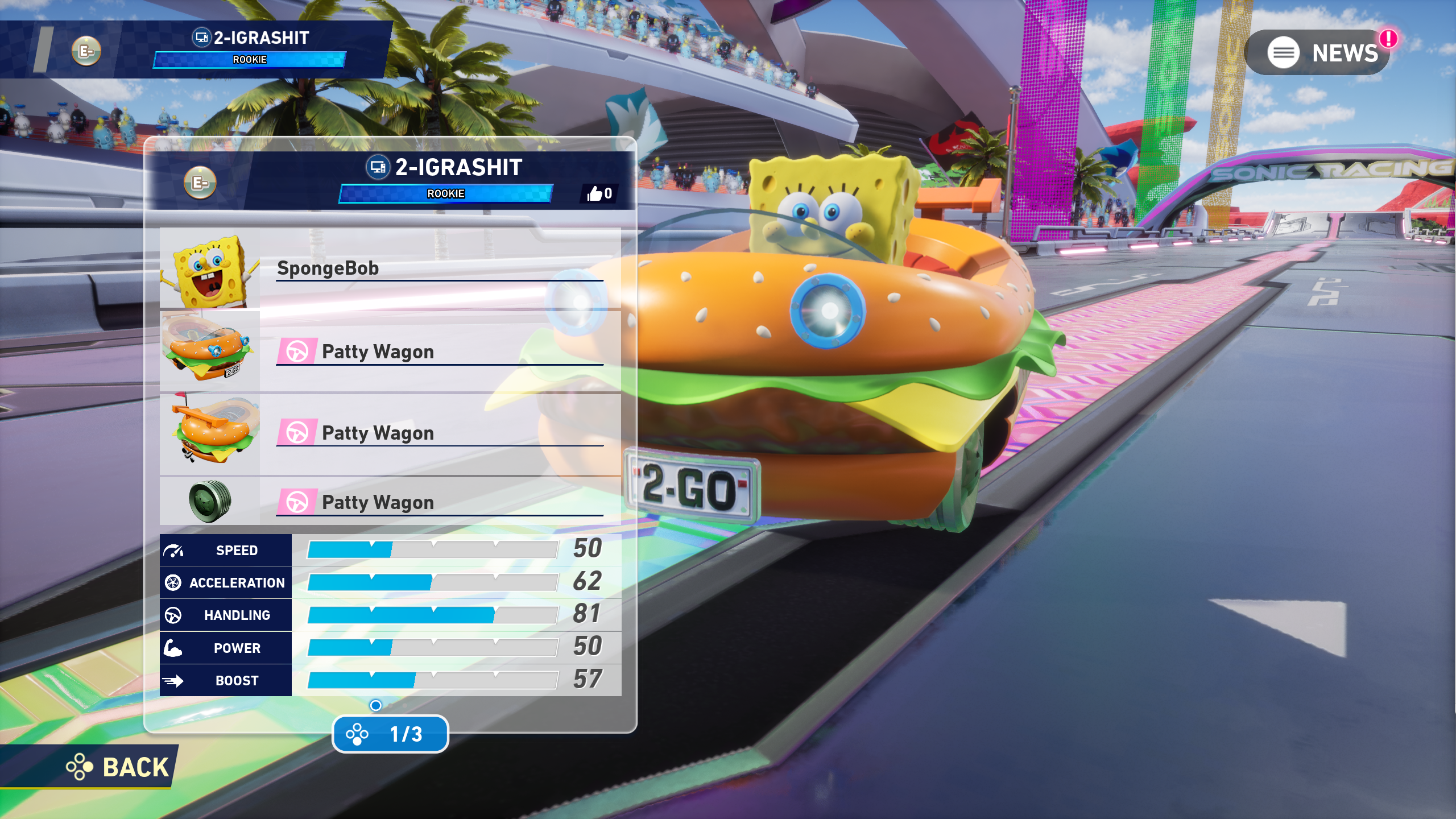This screenshot has height=819, width=1456.
Task: Open the top-left 2-IGRASHIT player banner
Action: click(x=250, y=49)
